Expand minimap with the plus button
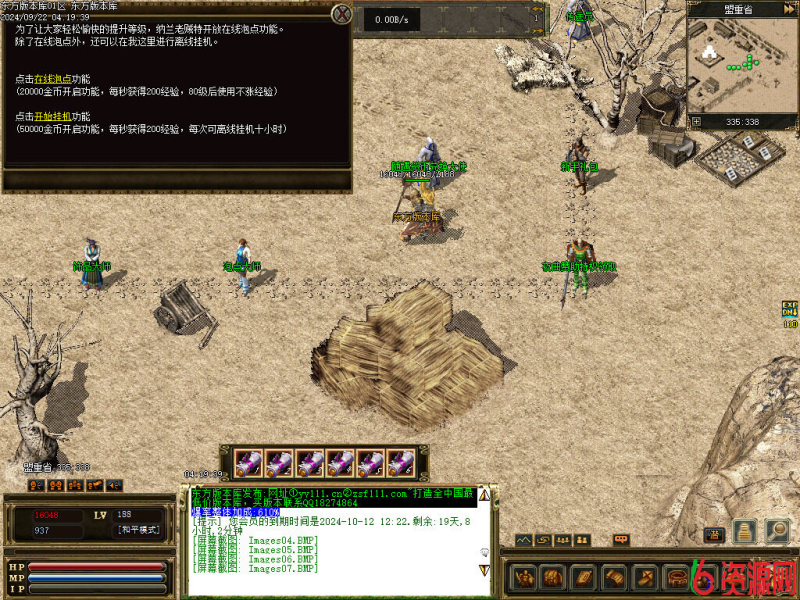 (697, 122)
